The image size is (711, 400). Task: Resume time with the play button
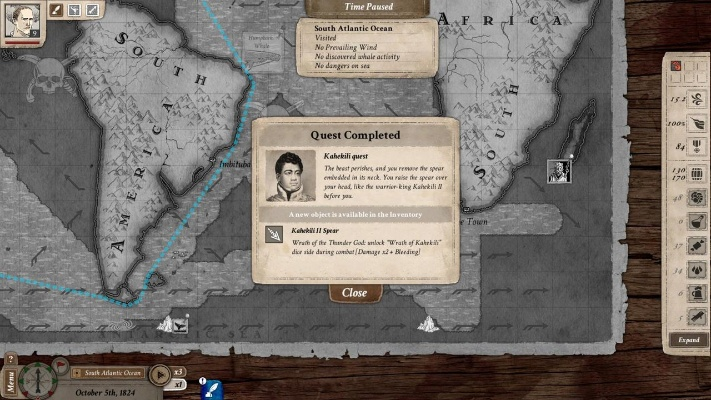159,375
